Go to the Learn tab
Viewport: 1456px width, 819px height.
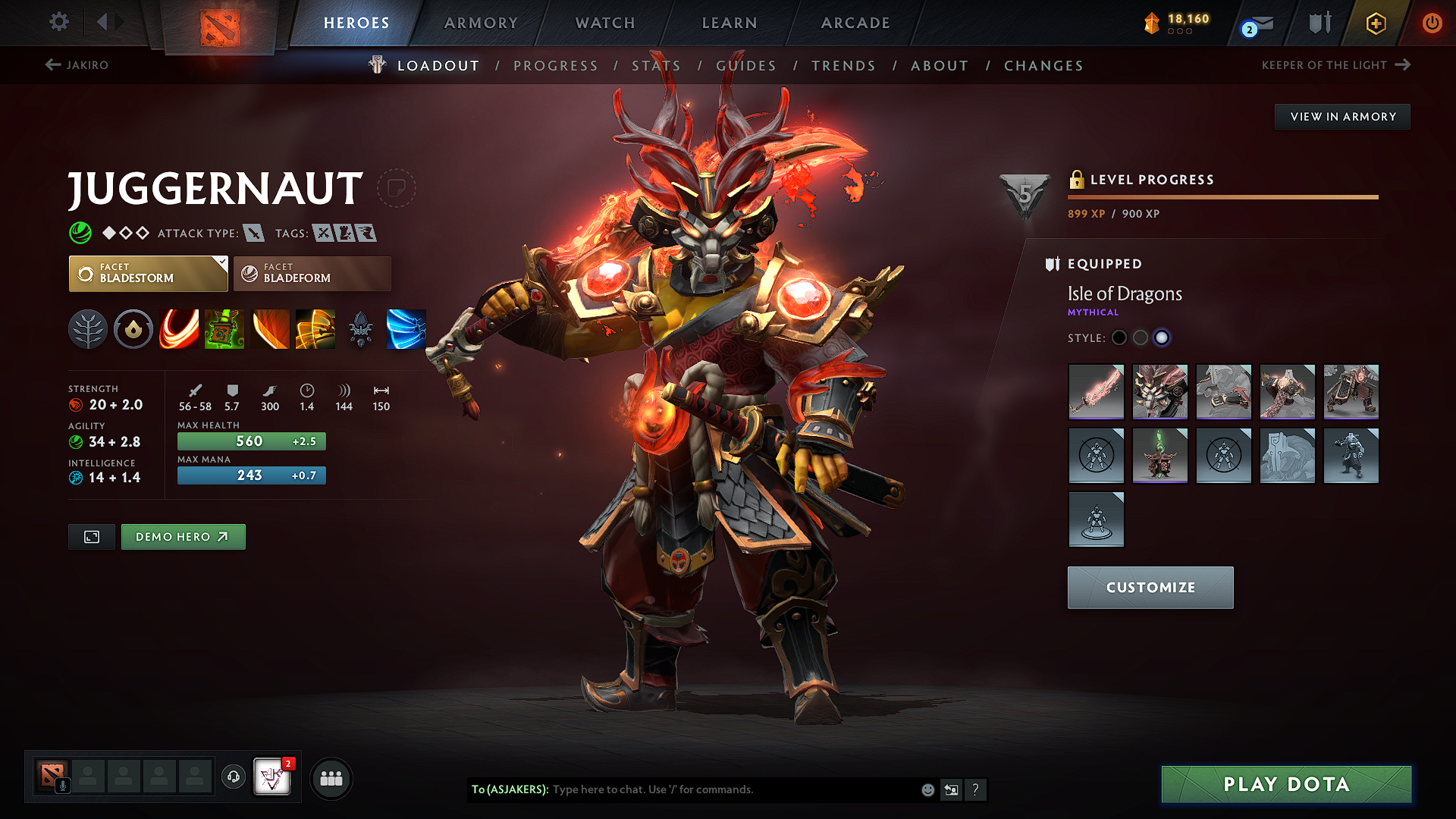pos(730,23)
